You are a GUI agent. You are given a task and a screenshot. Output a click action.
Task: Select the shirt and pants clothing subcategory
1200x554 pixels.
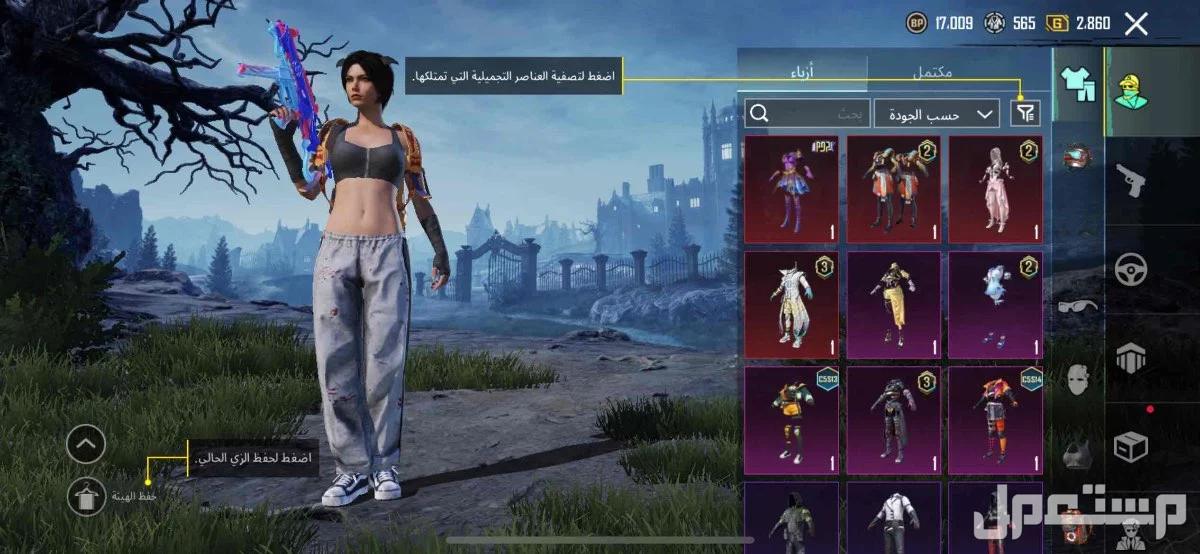(1077, 84)
